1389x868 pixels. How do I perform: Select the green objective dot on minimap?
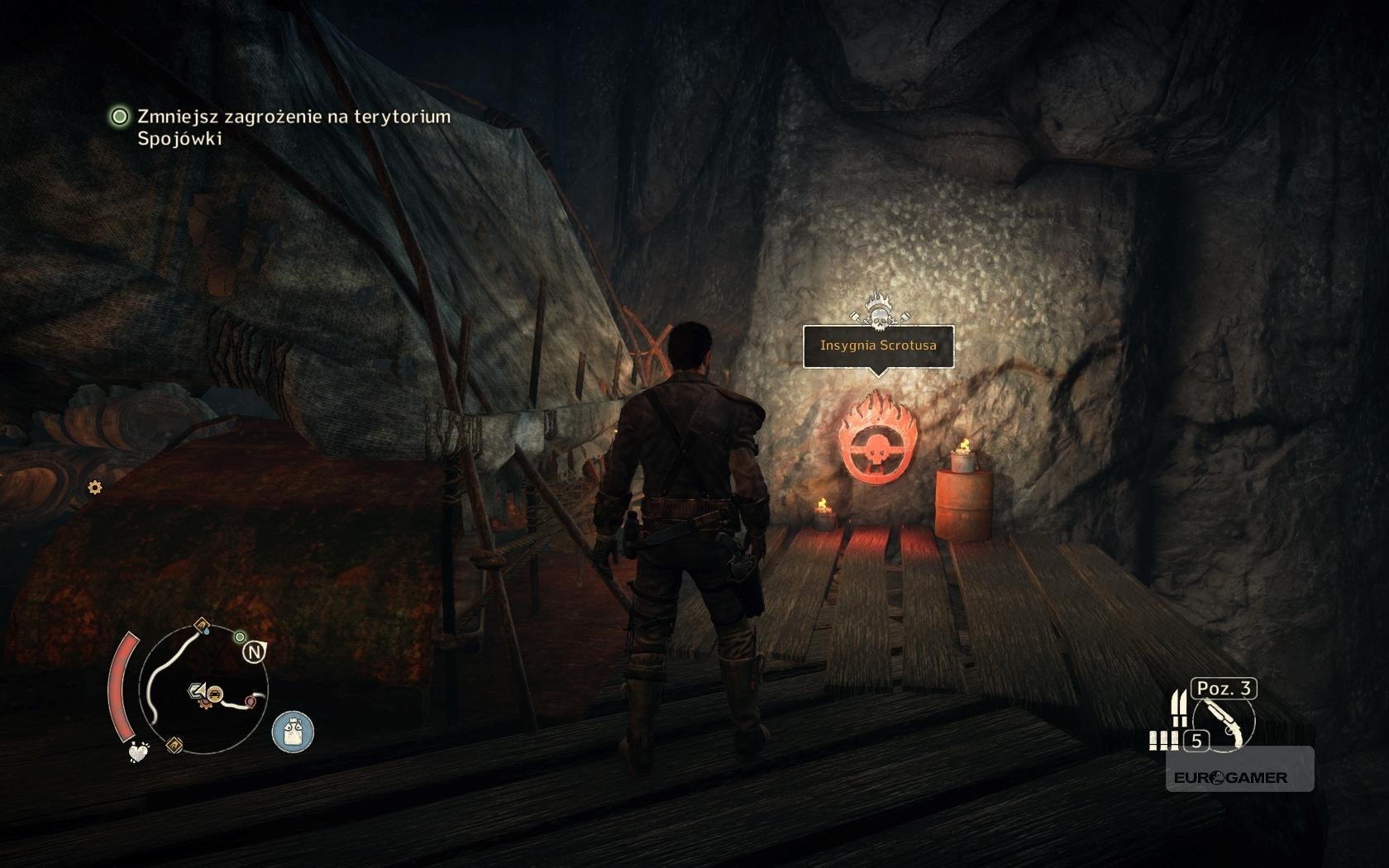pos(240,637)
